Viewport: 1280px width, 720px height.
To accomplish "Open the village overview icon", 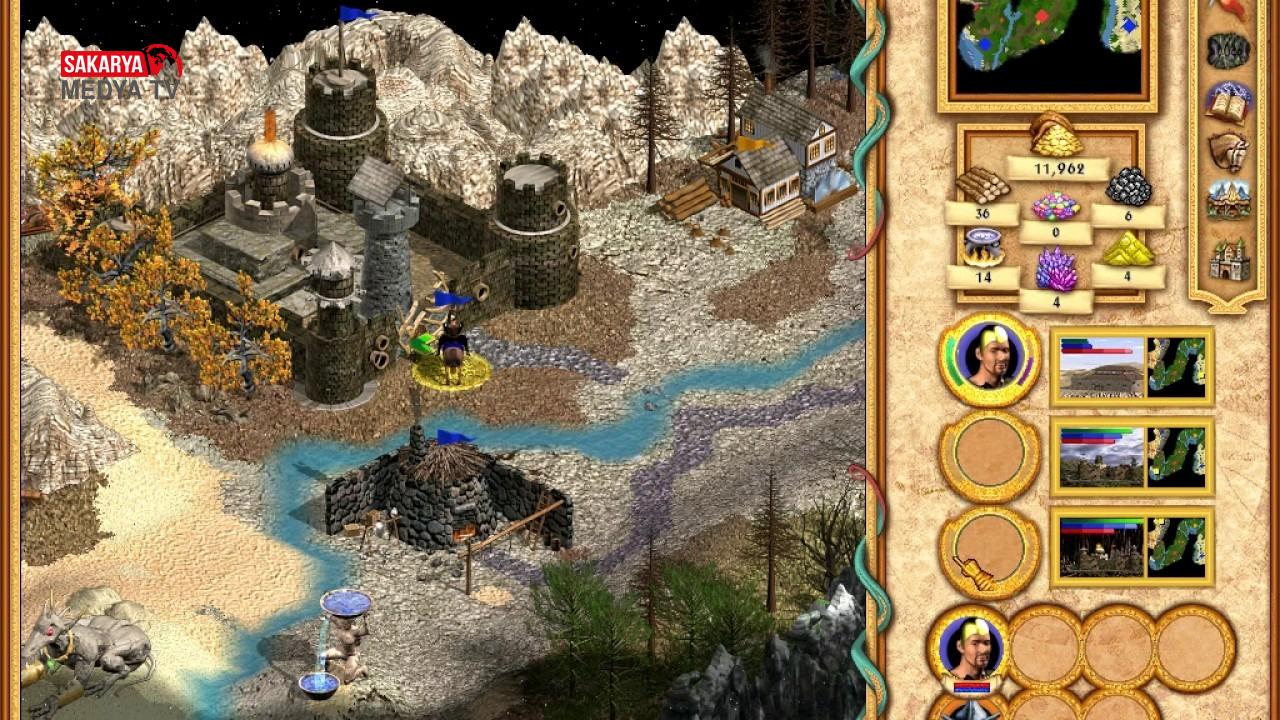I will pos(1227,200).
